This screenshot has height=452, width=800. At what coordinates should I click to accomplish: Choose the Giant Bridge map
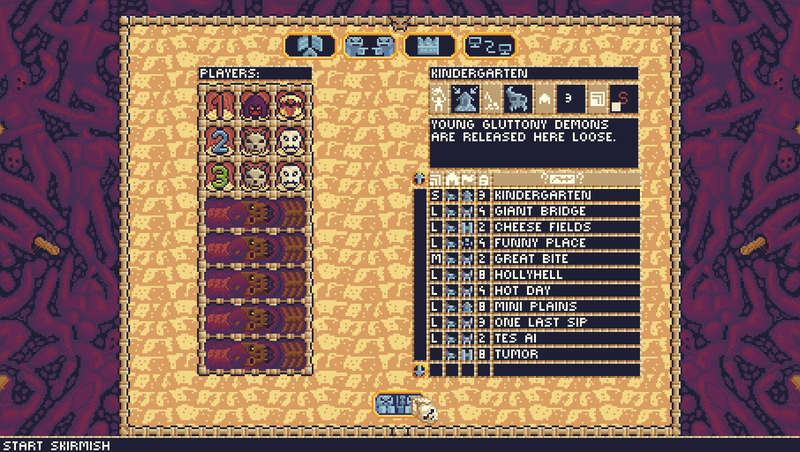pyautogui.click(x=564, y=211)
